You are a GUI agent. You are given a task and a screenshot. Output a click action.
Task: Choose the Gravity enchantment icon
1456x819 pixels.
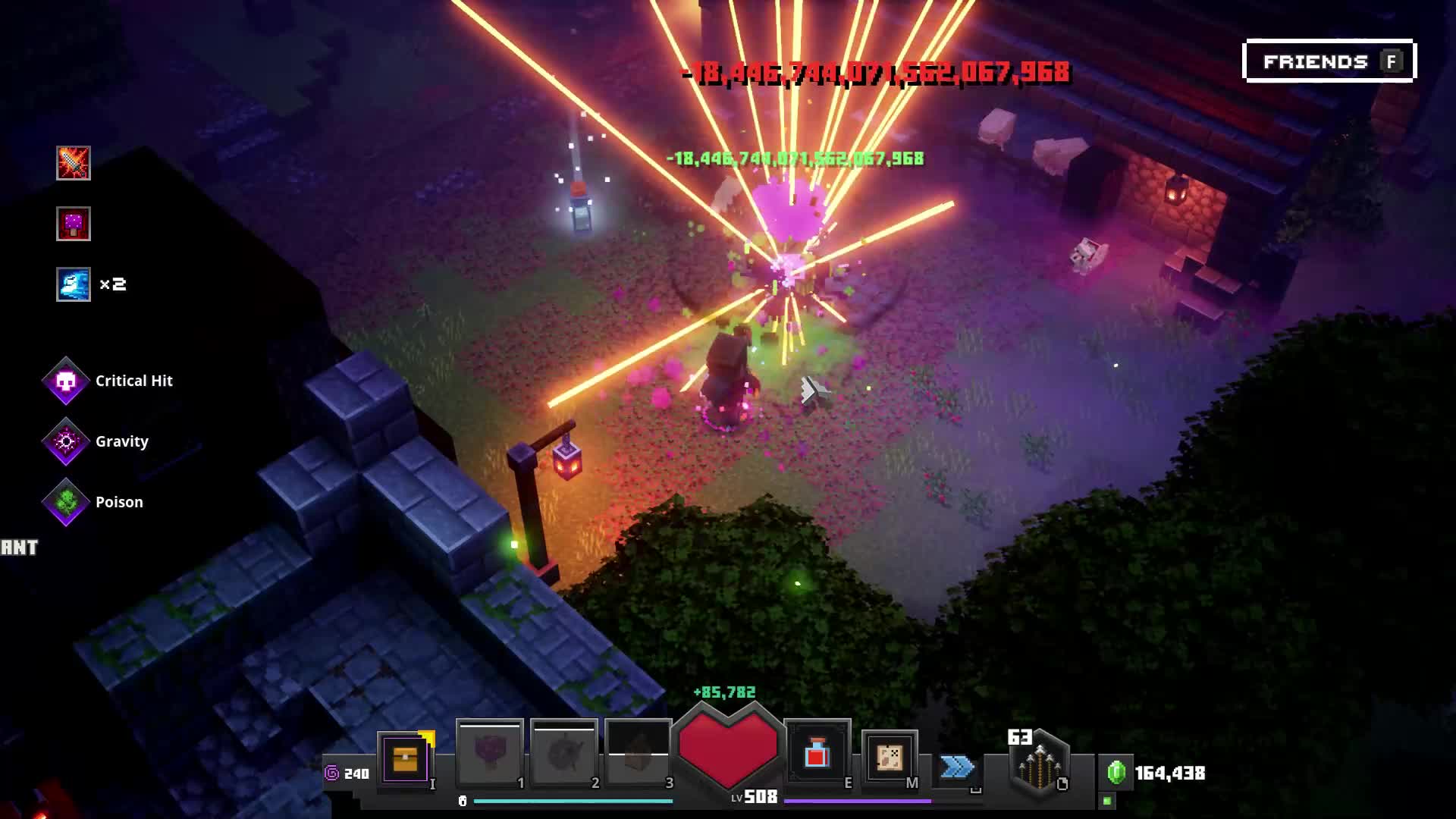(x=66, y=441)
